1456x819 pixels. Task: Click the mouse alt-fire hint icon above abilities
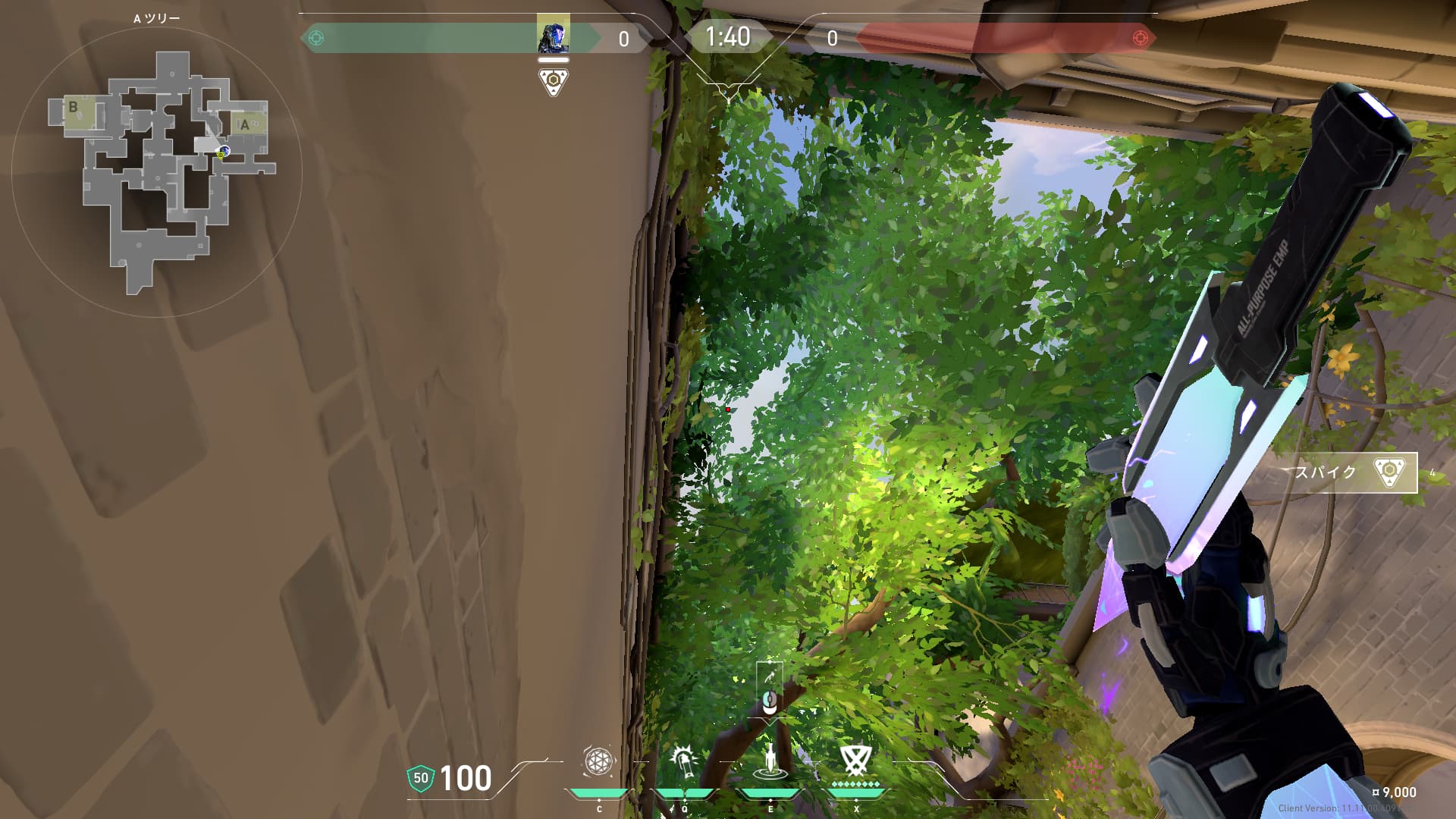click(x=770, y=699)
